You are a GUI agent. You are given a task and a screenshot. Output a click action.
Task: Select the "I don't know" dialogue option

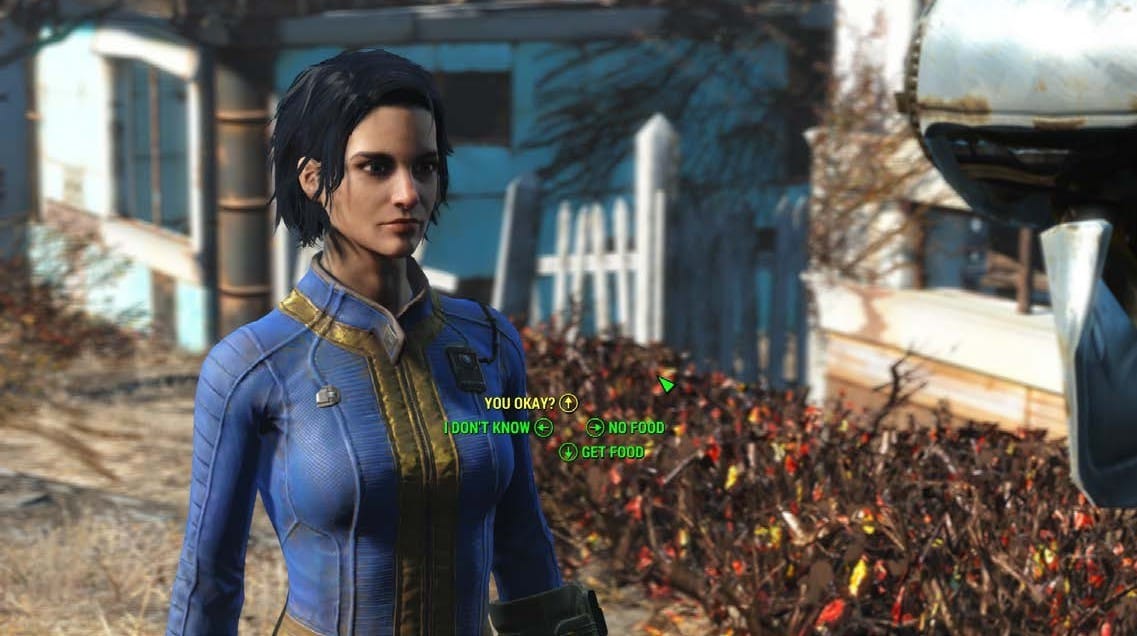[x=488, y=428]
